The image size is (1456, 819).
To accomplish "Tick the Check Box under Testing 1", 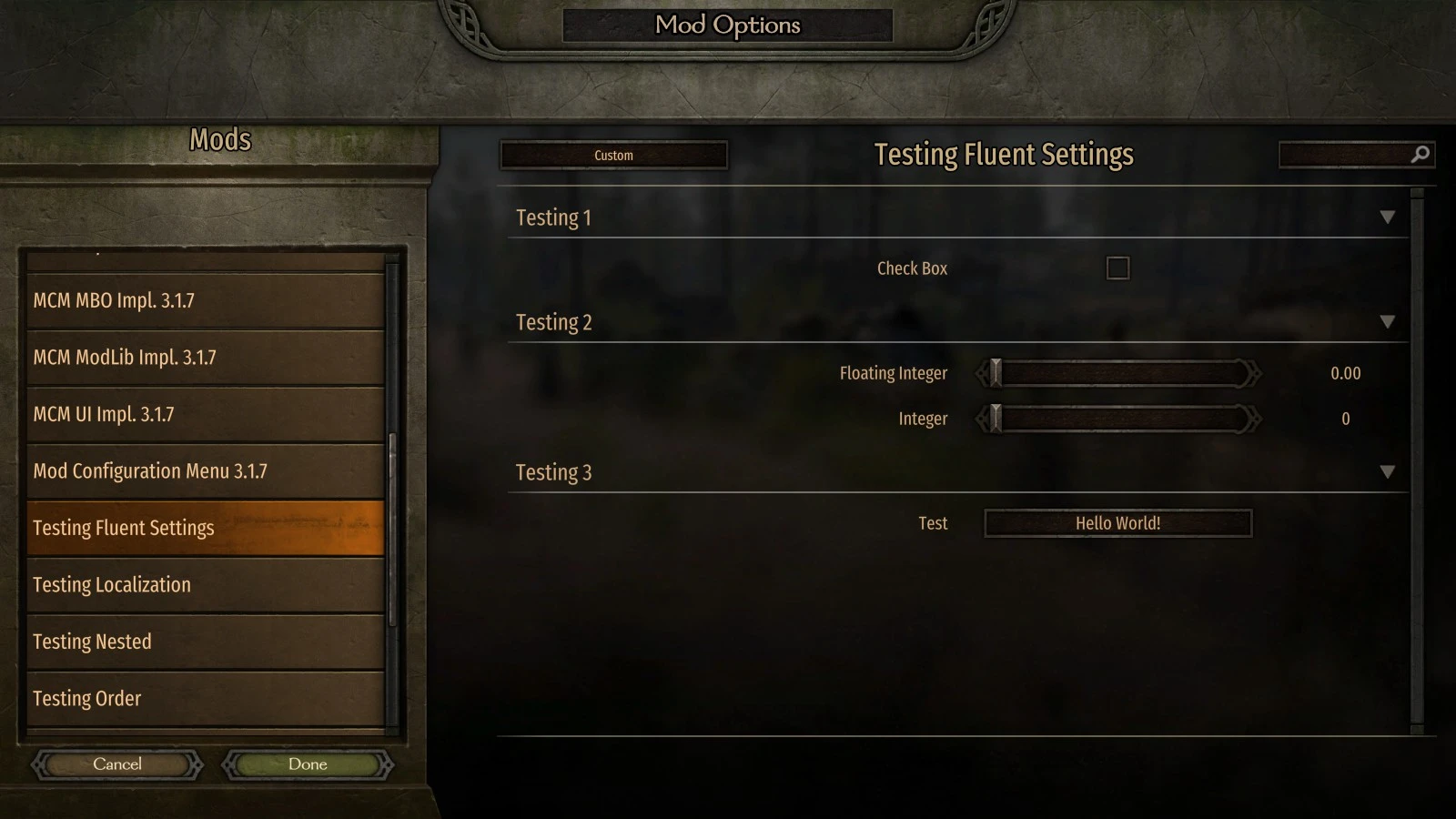I will 1117,268.
